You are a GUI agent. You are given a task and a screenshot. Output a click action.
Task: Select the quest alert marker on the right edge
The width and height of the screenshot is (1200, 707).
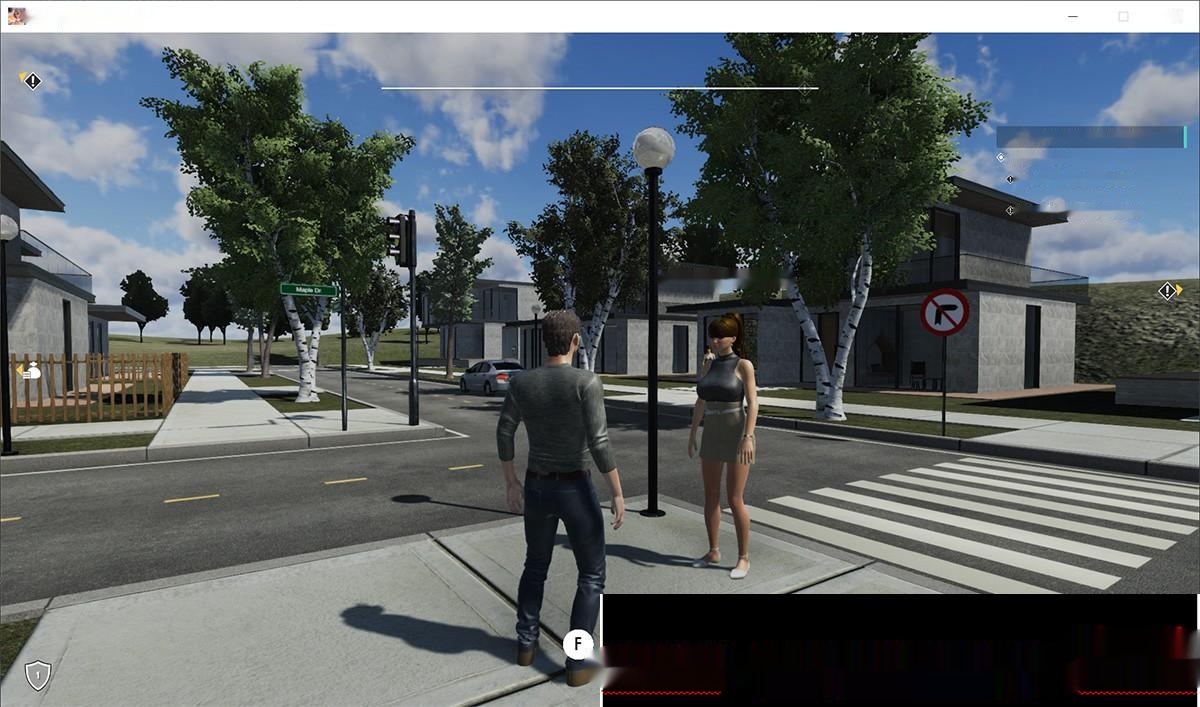1168,291
